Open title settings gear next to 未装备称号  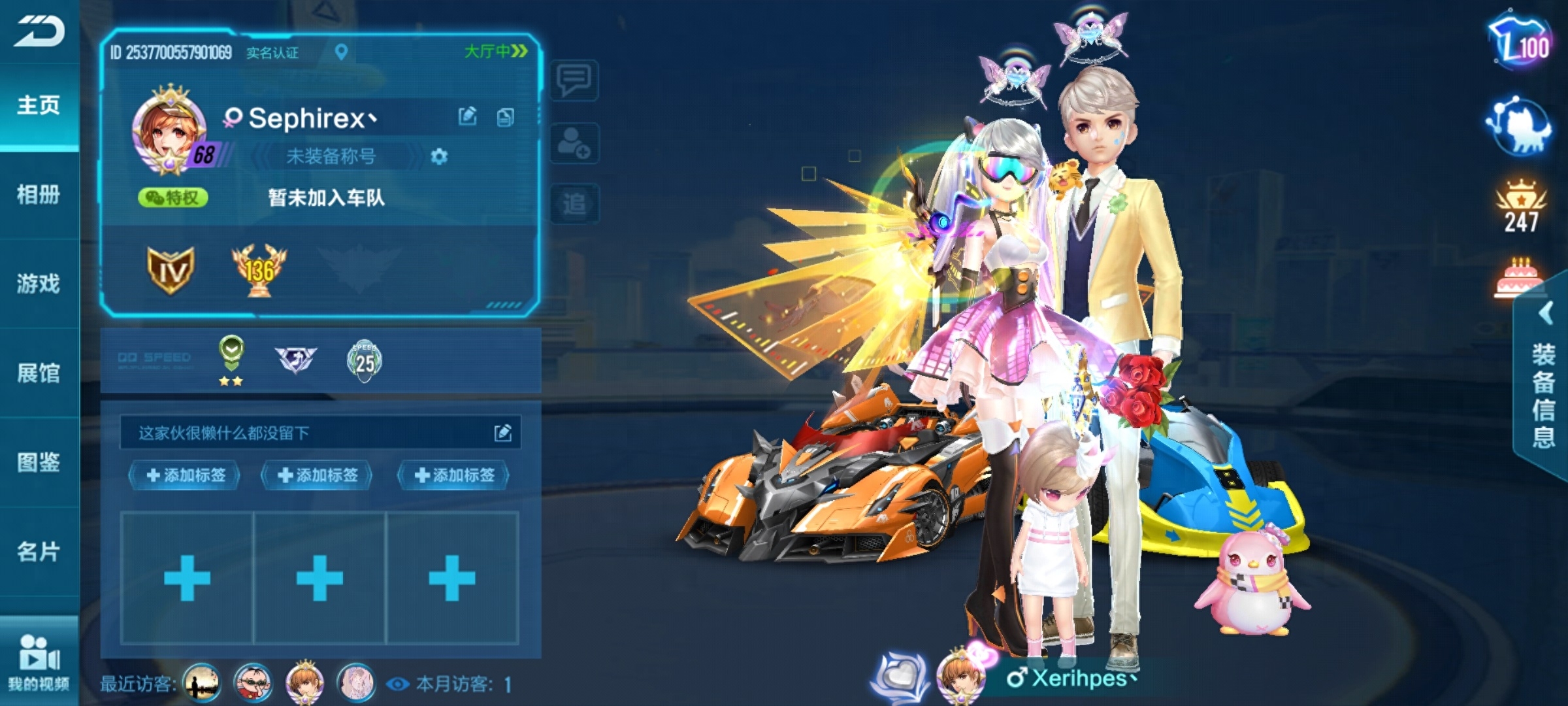(x=439, y=157)
